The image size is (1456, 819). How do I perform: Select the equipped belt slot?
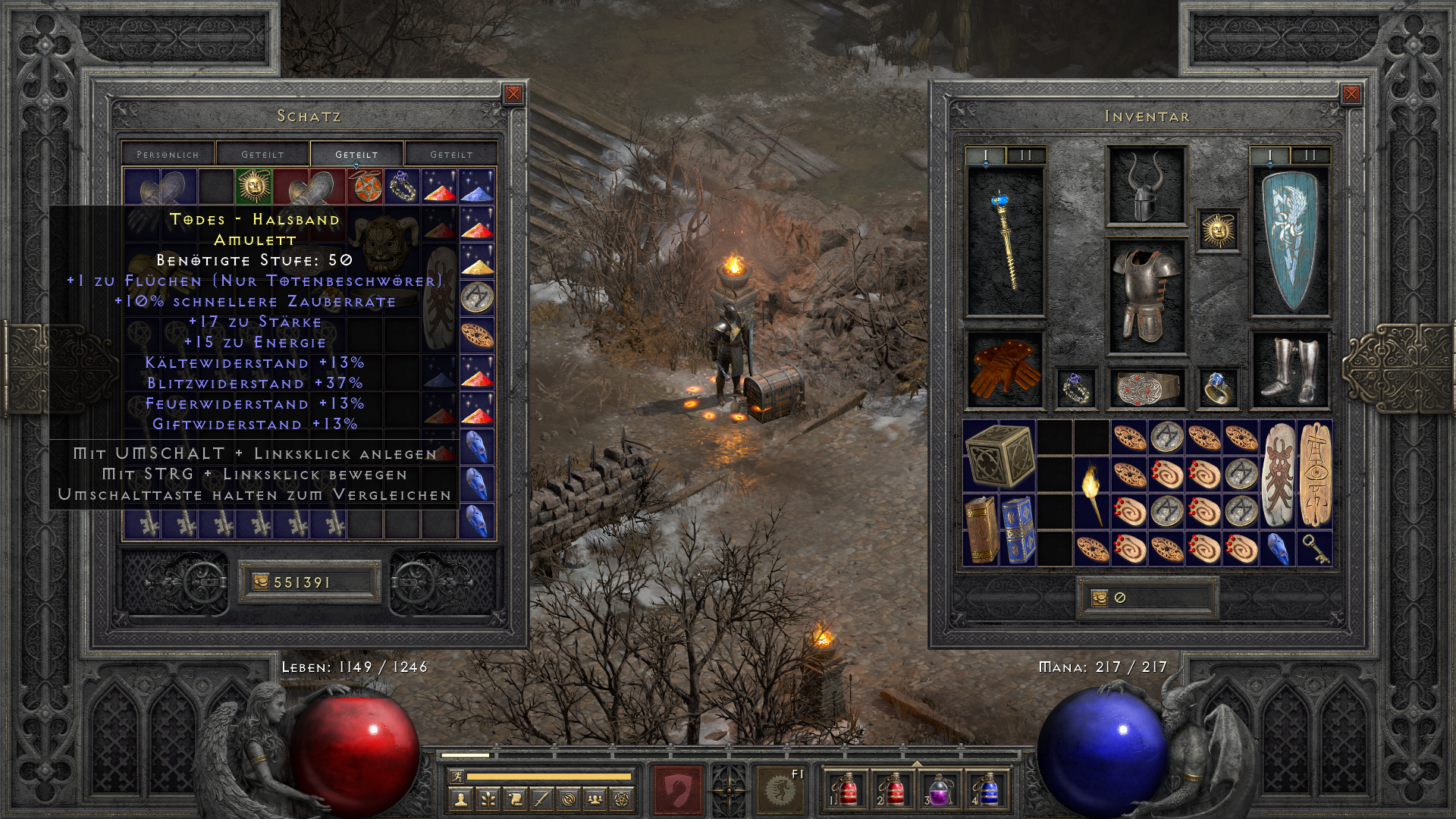click(x=1145, y=388)
